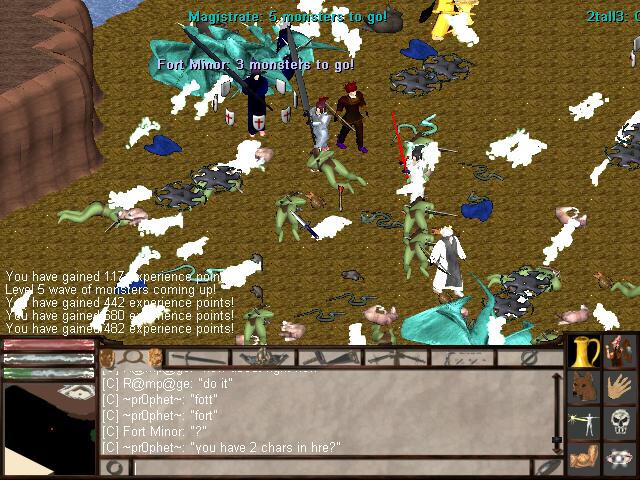Click the quill button right of chat input

click(547, 467)
